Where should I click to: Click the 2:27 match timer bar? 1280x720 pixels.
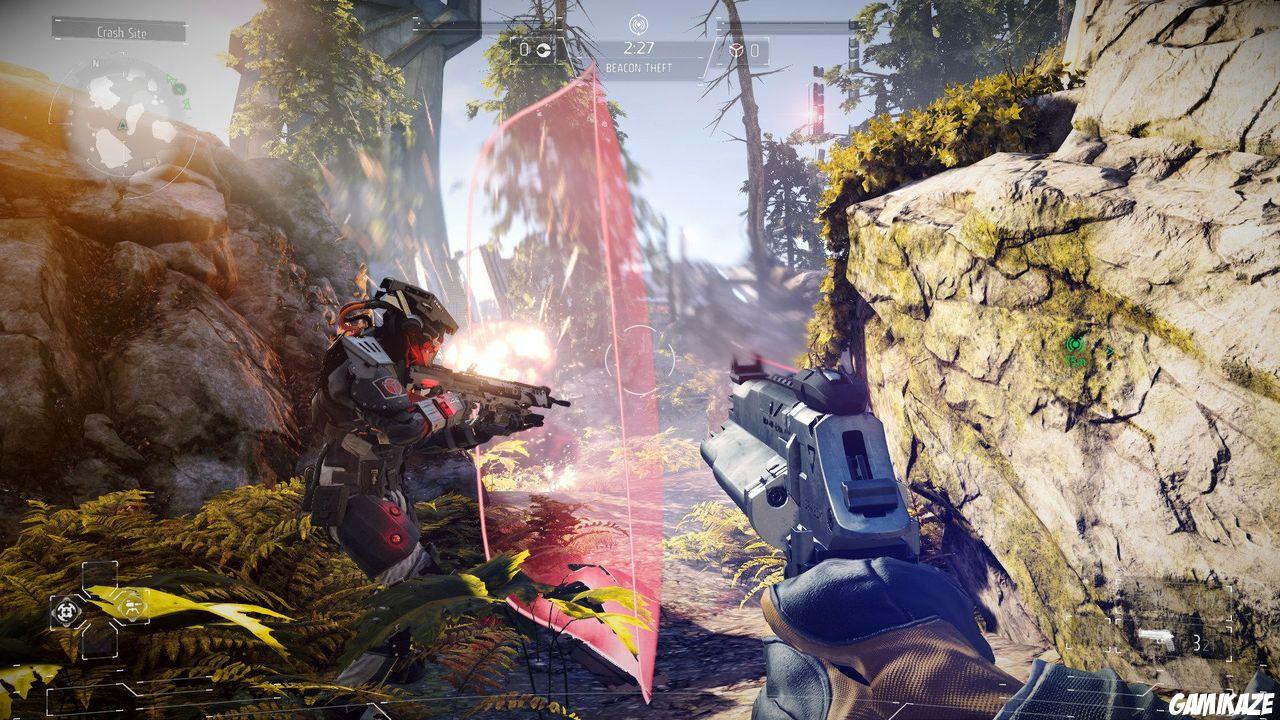tap(640, 47)
